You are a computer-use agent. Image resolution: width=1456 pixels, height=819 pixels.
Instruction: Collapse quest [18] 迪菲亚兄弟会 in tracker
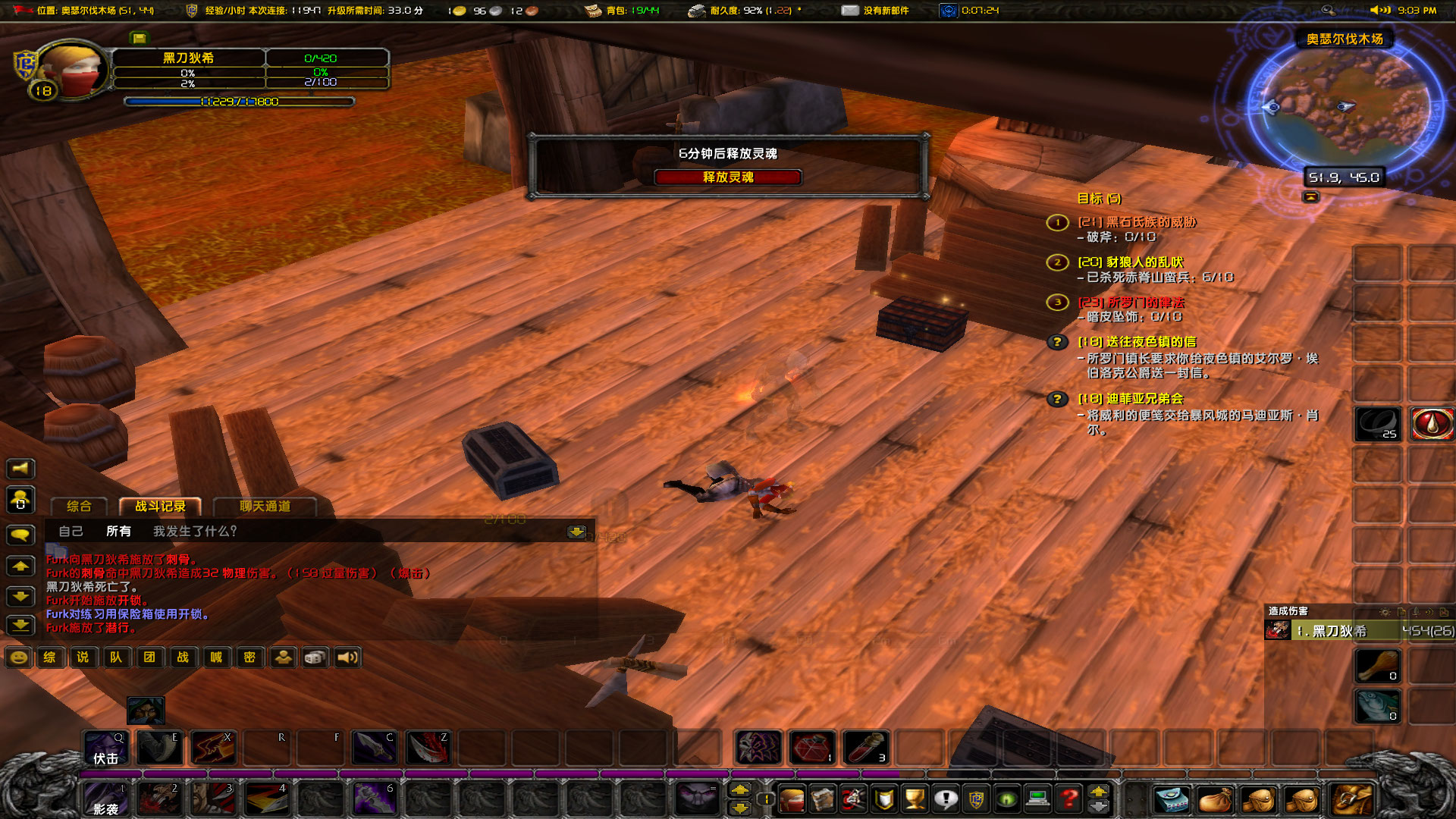[1131, 398]
